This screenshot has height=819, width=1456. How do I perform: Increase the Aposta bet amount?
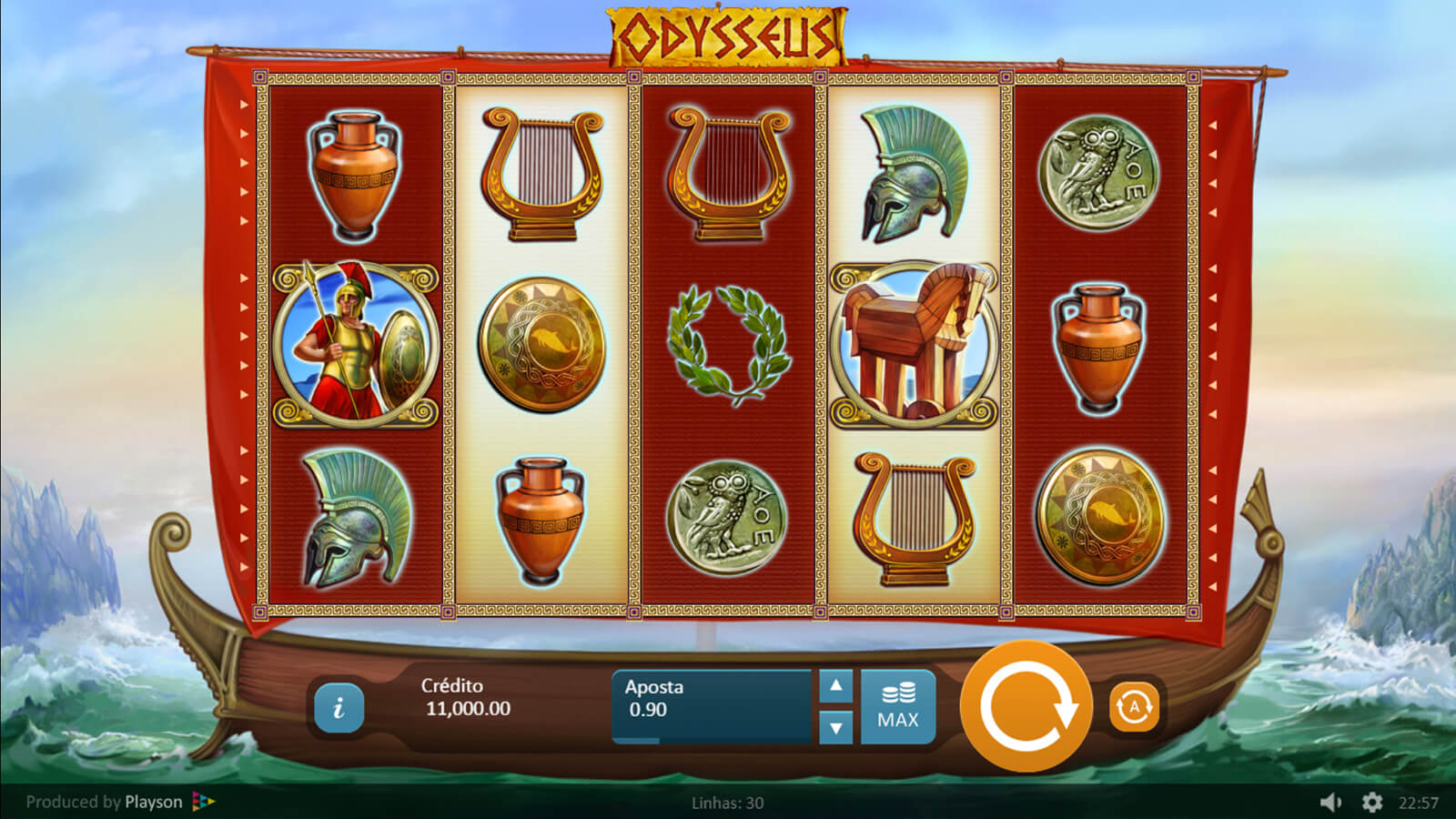tap(835, 687)
